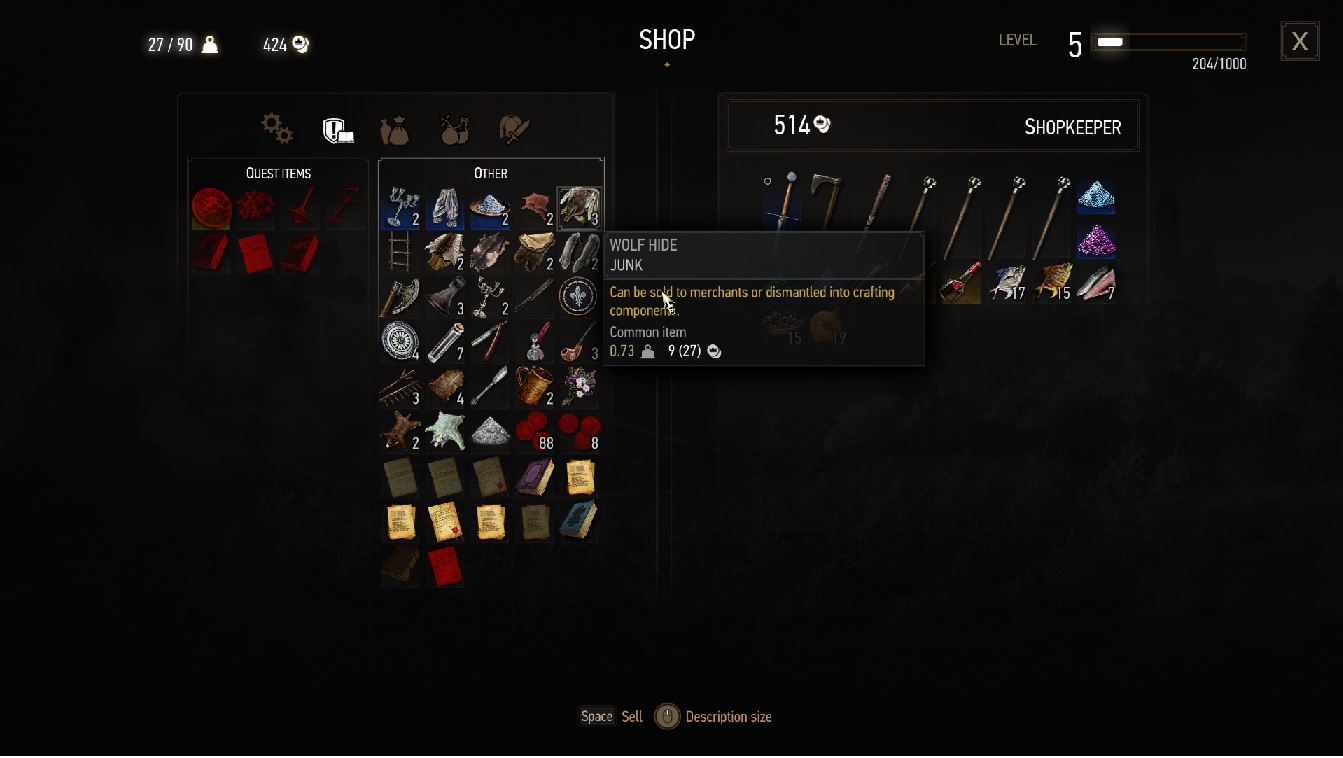Switch to the weapons and armor tab

click(x=514, y=129)
